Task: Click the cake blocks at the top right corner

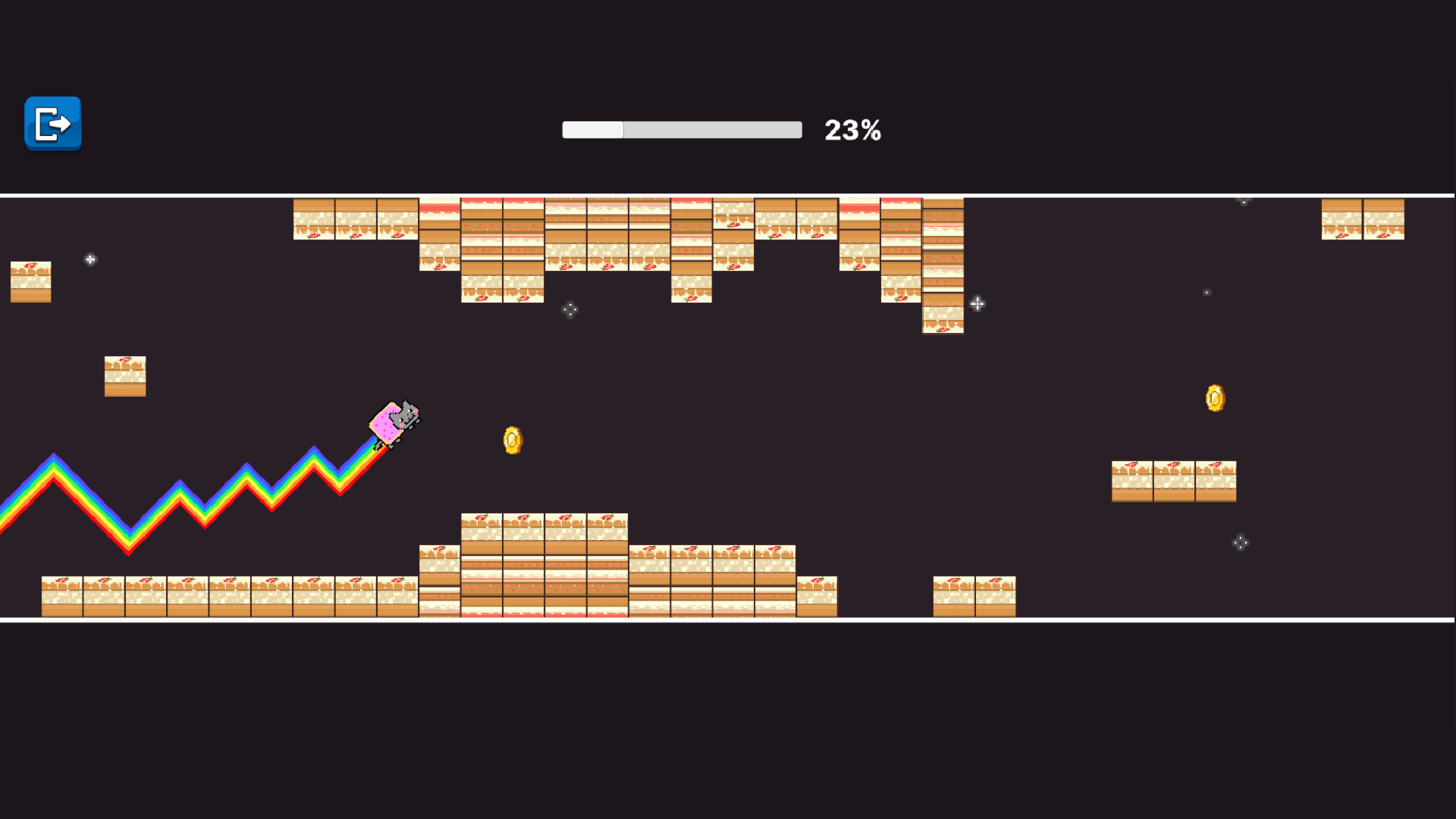Action: coord(1361,220)
